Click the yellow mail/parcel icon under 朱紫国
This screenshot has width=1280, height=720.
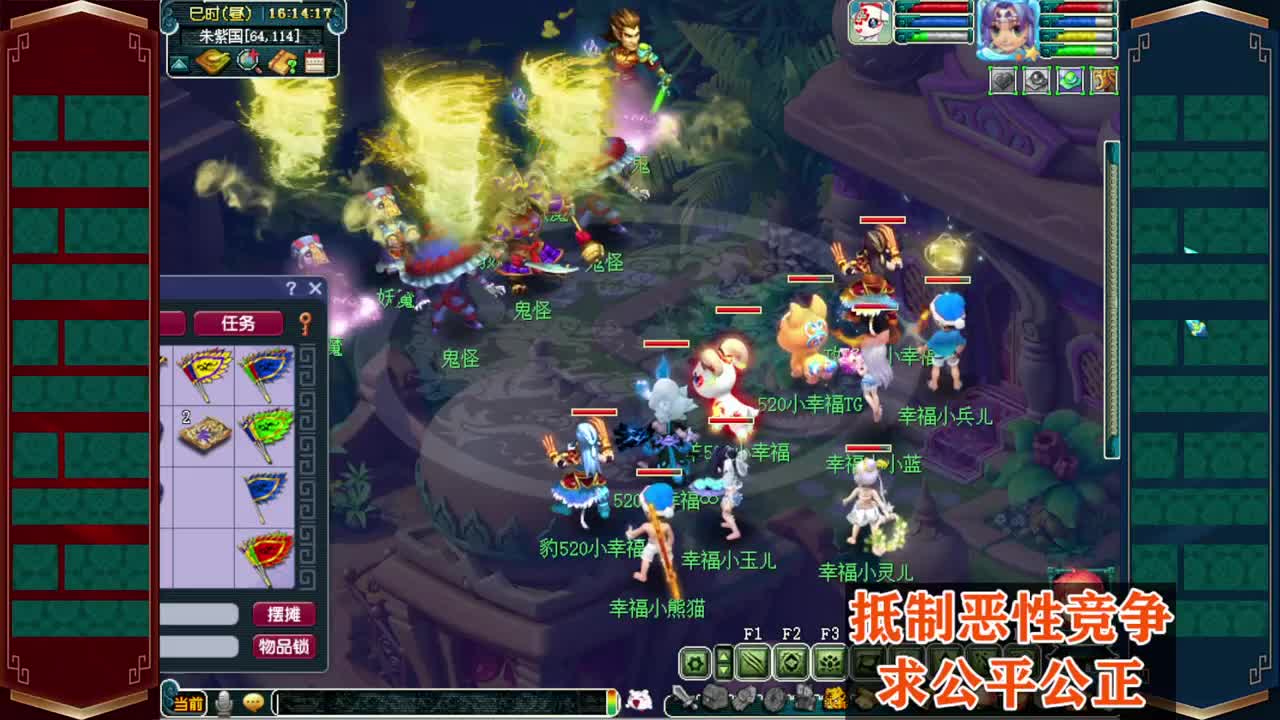[213, 62]
